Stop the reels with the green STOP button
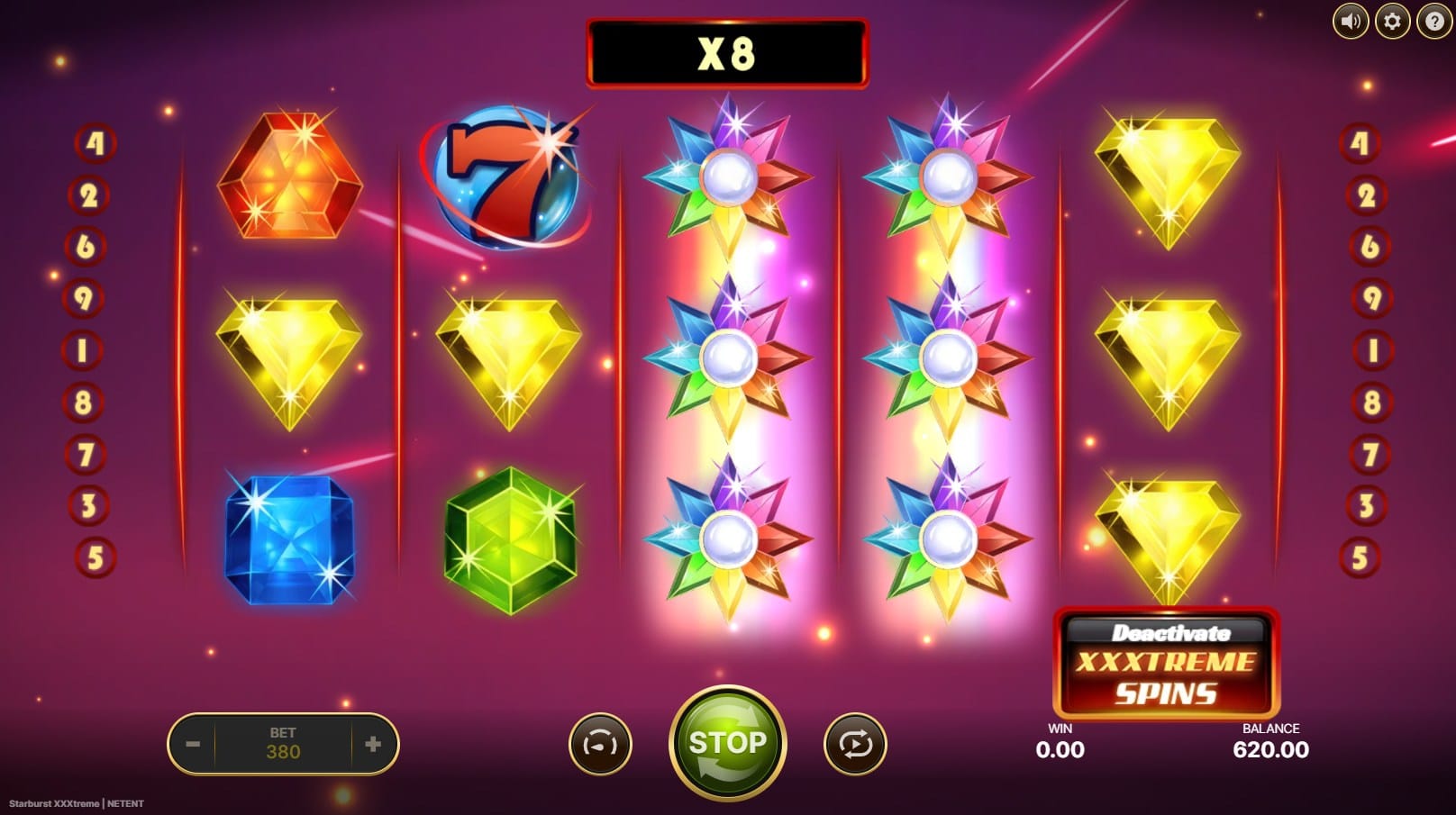 [727, 743]
